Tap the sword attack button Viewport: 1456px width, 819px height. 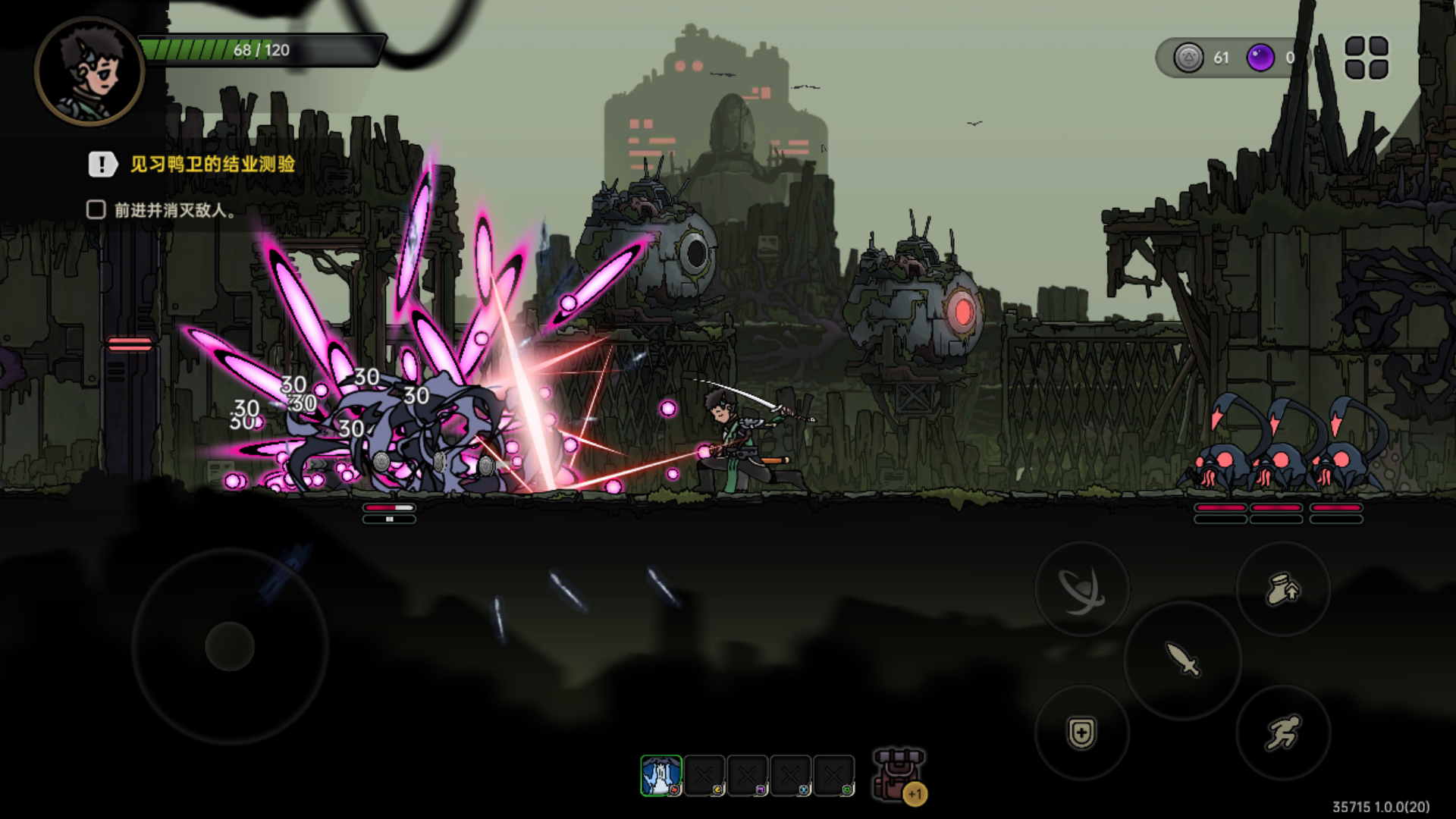point(1182,660)
